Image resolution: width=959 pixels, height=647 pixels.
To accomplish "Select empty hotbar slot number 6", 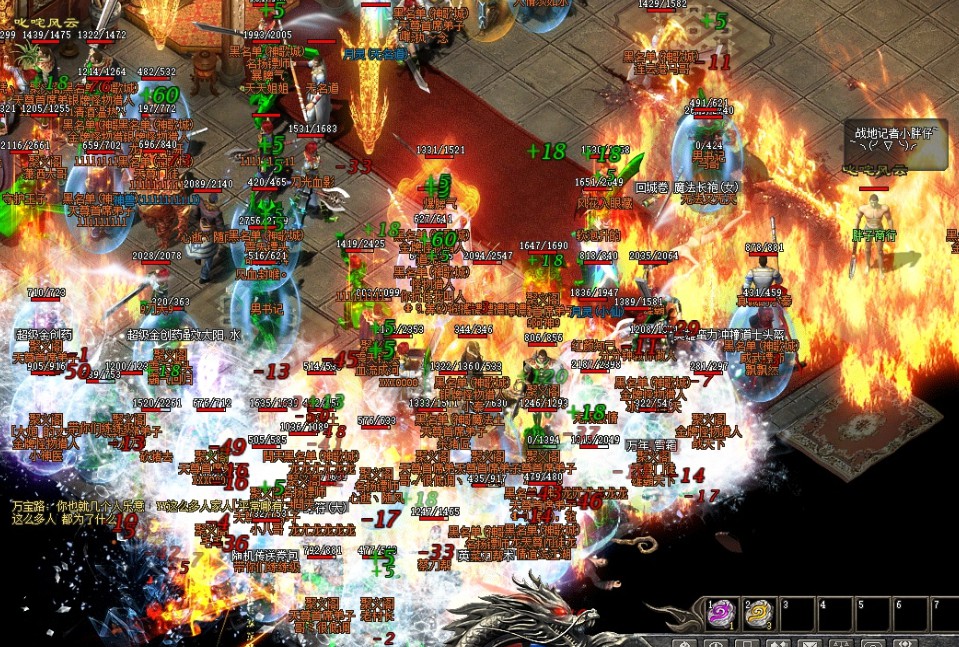I will coord(909,614).
